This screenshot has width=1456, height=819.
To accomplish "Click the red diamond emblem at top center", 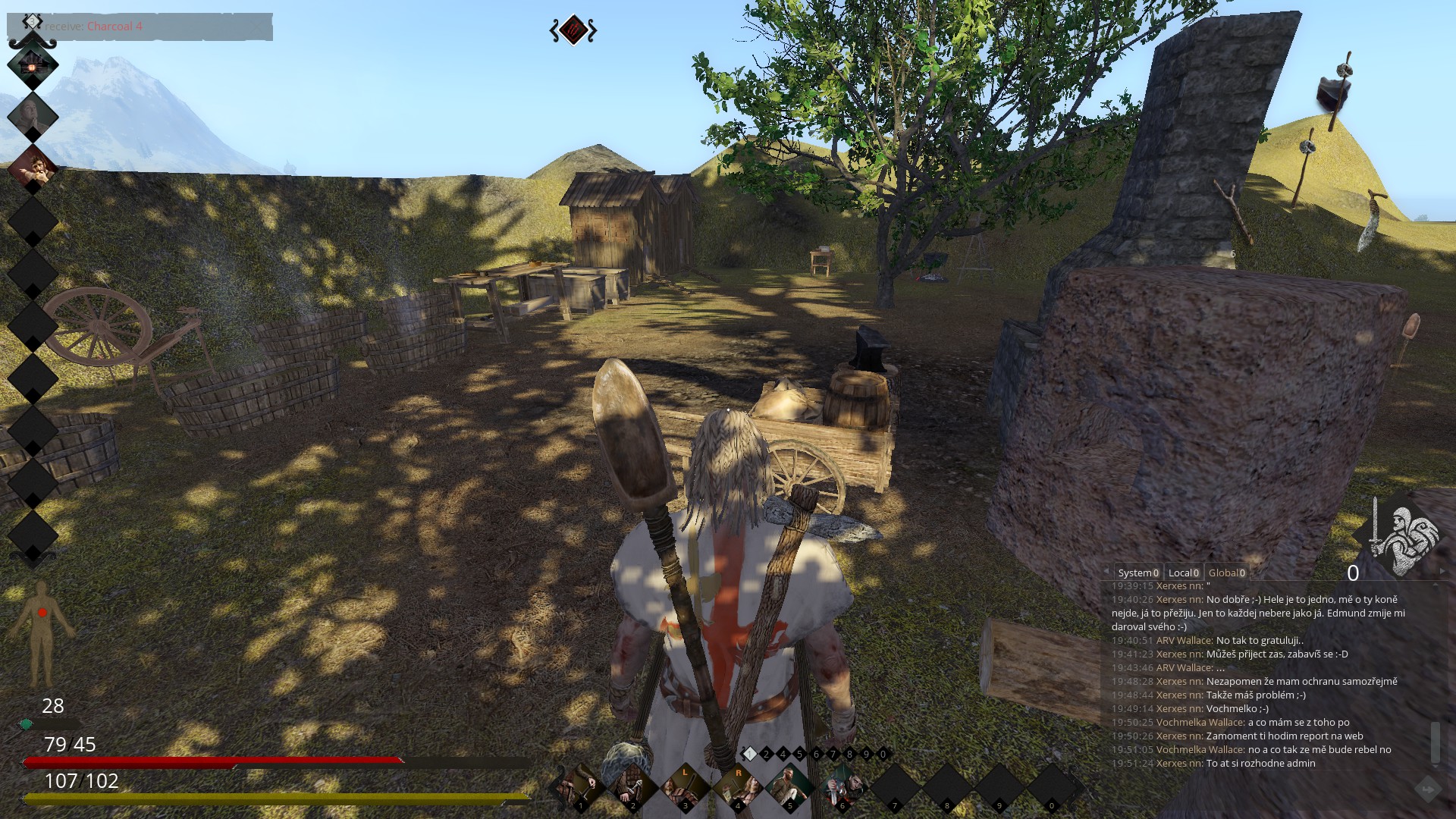I will [x=573, y=30].
